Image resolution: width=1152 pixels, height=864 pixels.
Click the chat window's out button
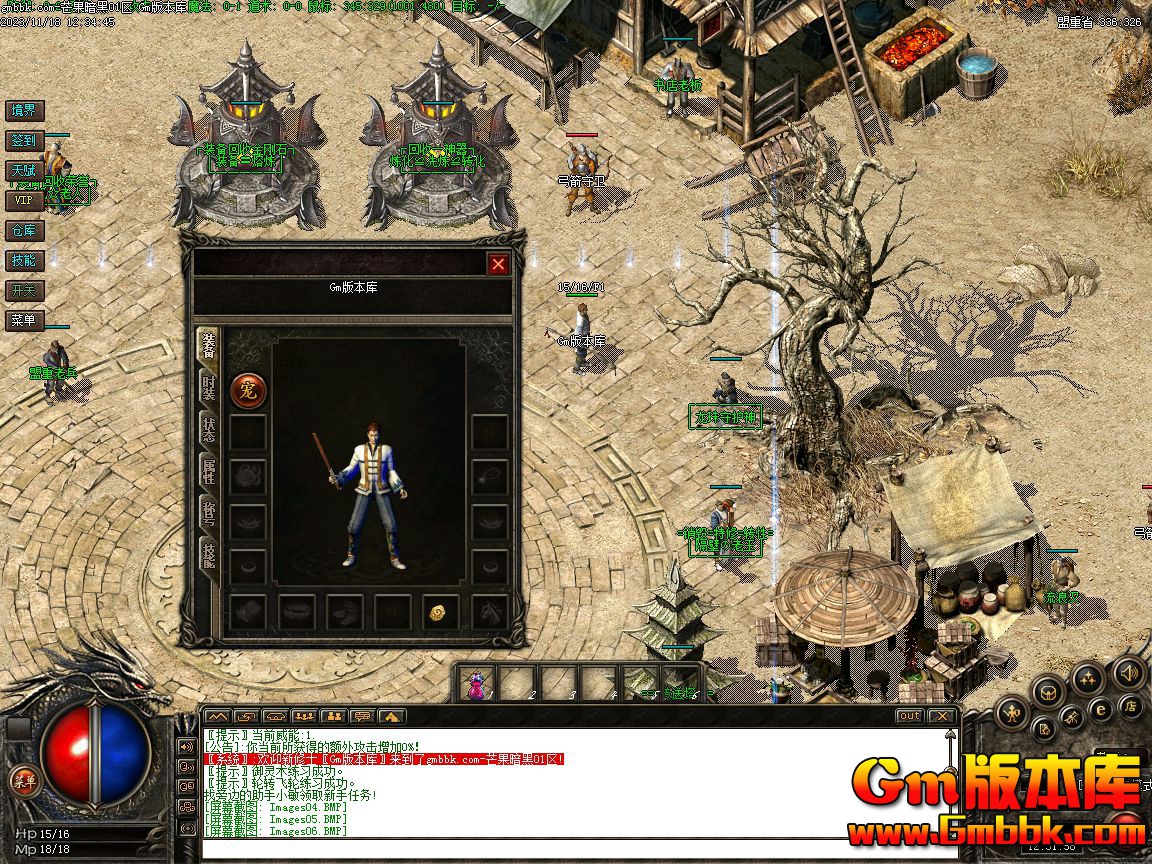click(908, 716)
